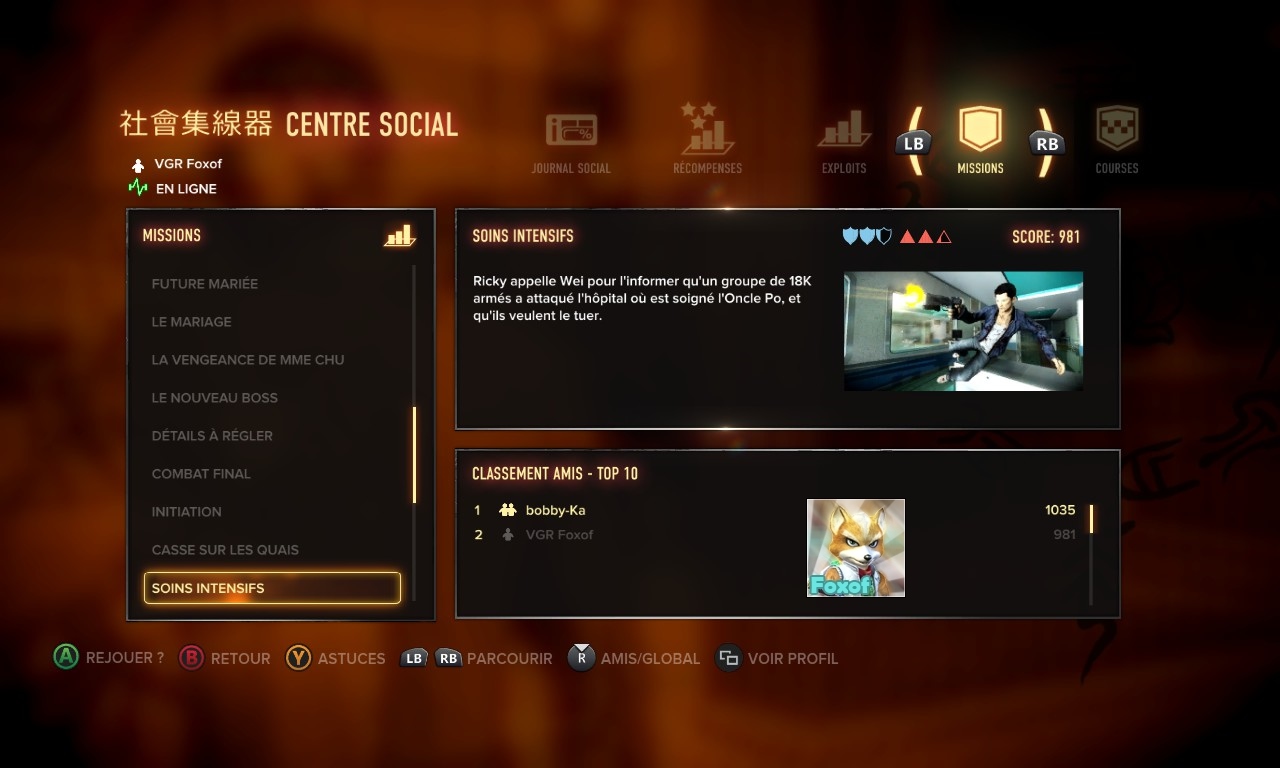Show the Exploits tab
The image size is (1280, 768).
(844, 142)
